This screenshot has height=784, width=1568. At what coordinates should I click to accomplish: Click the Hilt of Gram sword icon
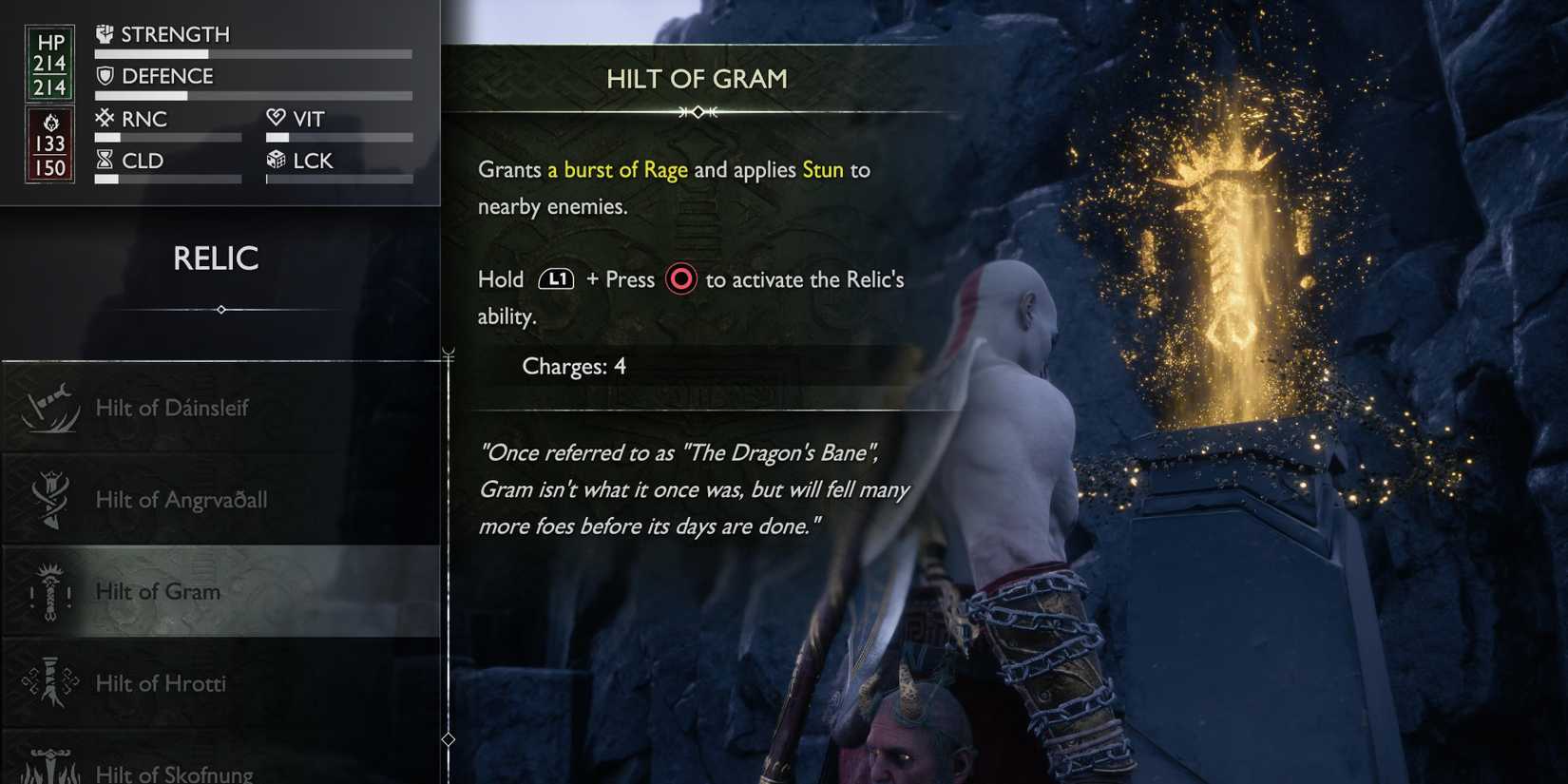point(49,591)
